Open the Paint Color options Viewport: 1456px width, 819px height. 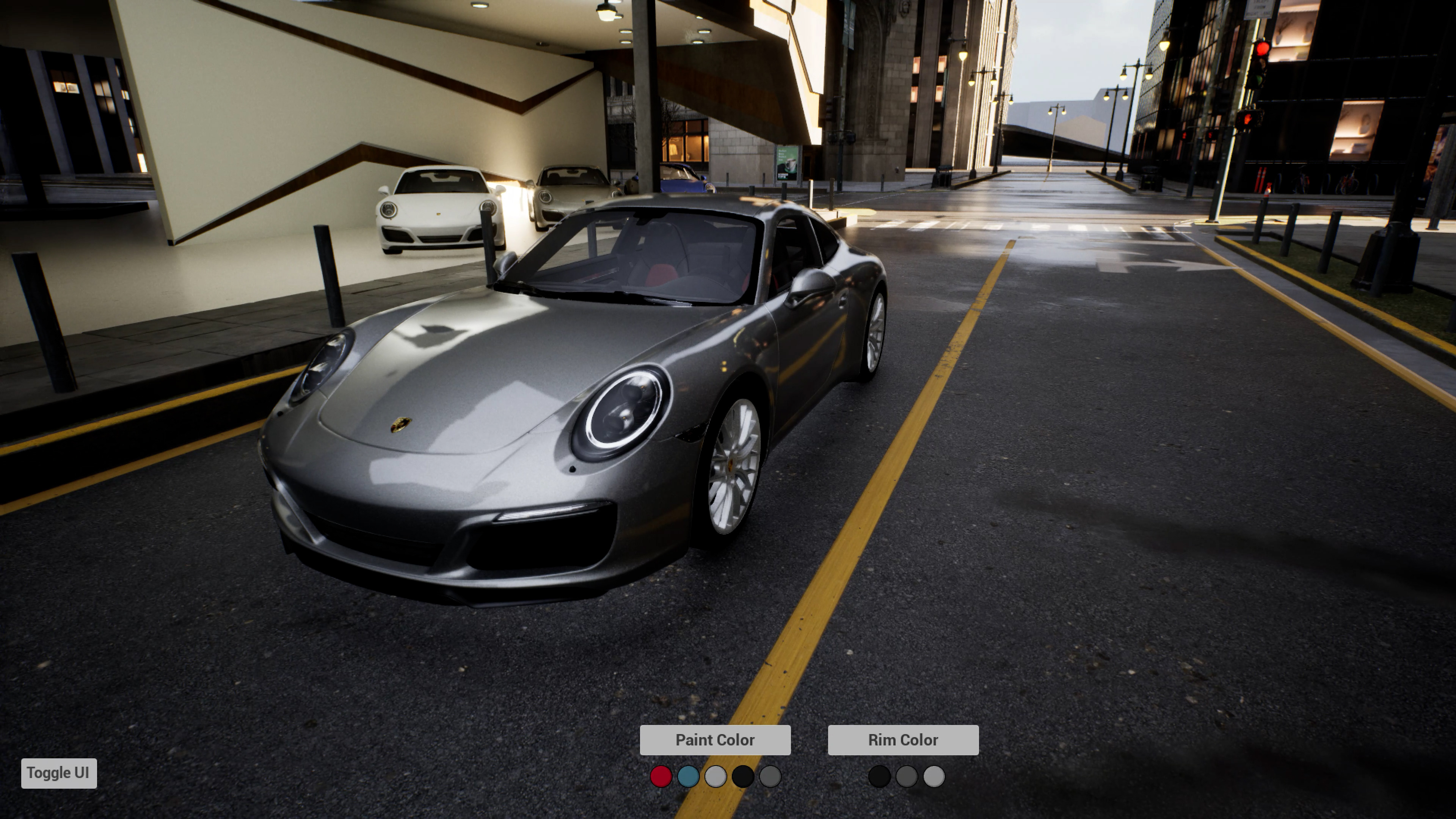pos(714,740)
